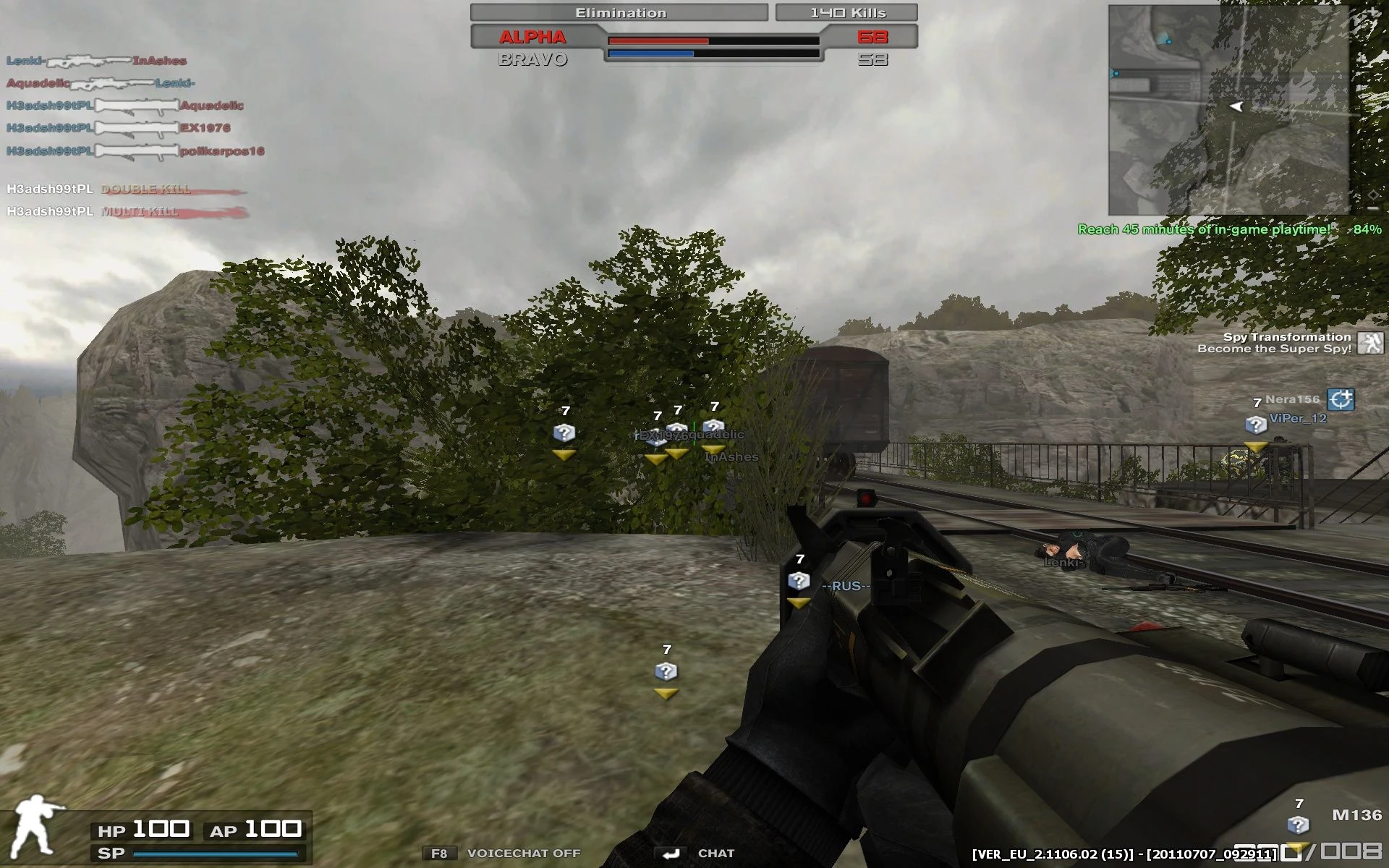Screen dimensions: 1389x868
Task: Expand the yellow chevron below the --RUS-- marker
Action: (x=798, y=601)
